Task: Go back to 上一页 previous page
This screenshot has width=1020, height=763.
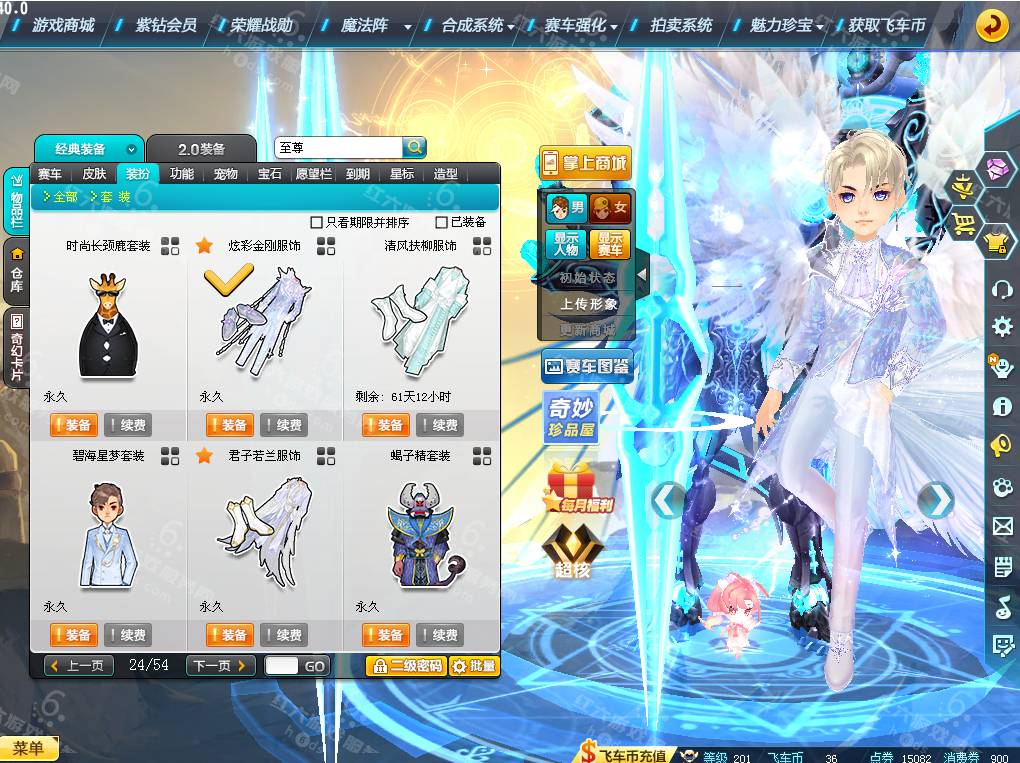Action: [x=79, y=666]
